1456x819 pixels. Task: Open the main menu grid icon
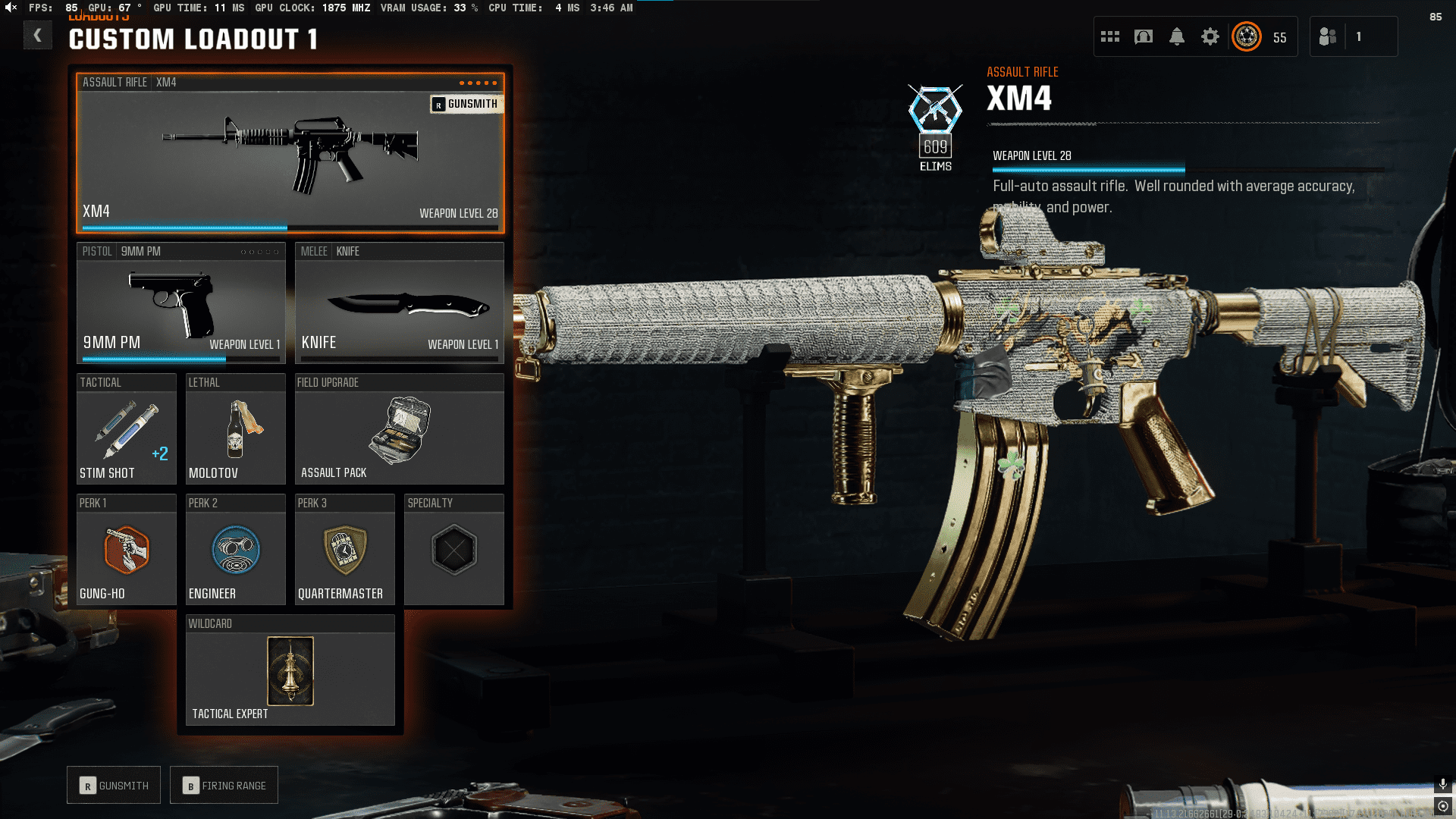click(1110, 36)
